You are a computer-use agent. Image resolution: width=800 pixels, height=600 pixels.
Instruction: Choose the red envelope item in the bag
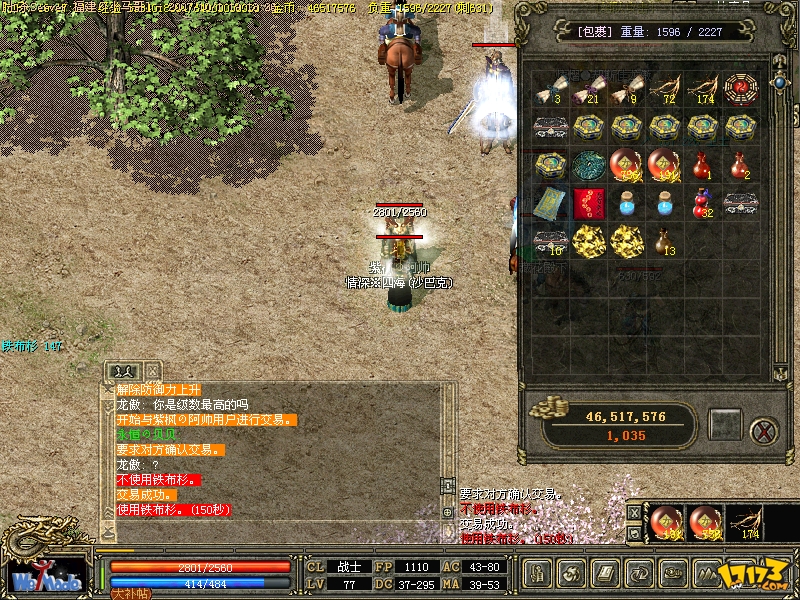(x=588, y=201)
